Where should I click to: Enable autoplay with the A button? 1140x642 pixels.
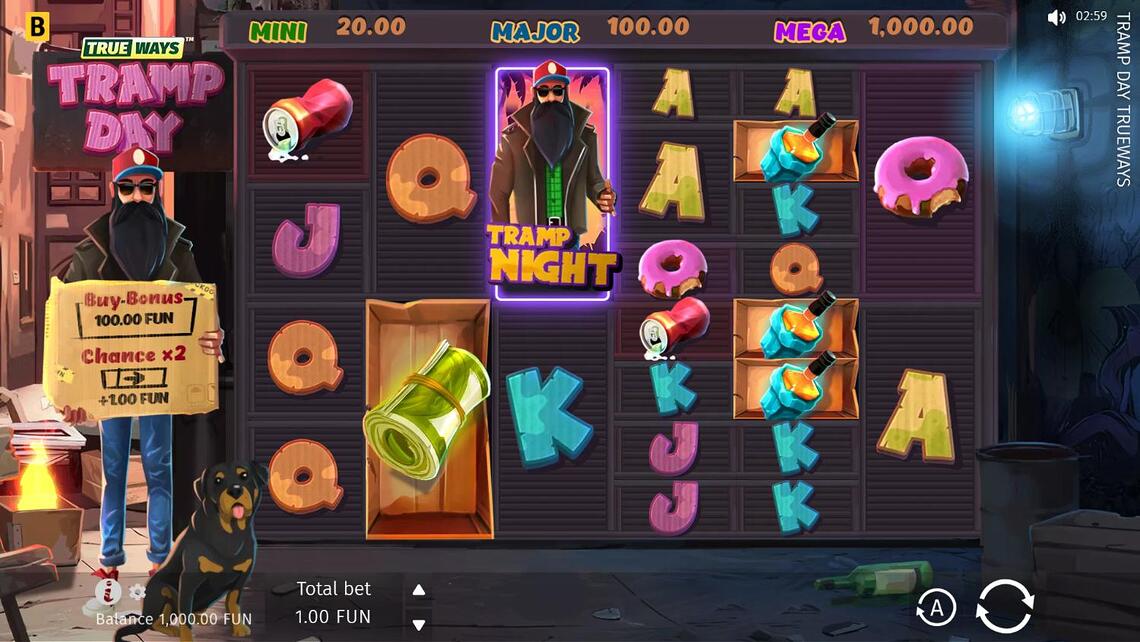point(936,607)
